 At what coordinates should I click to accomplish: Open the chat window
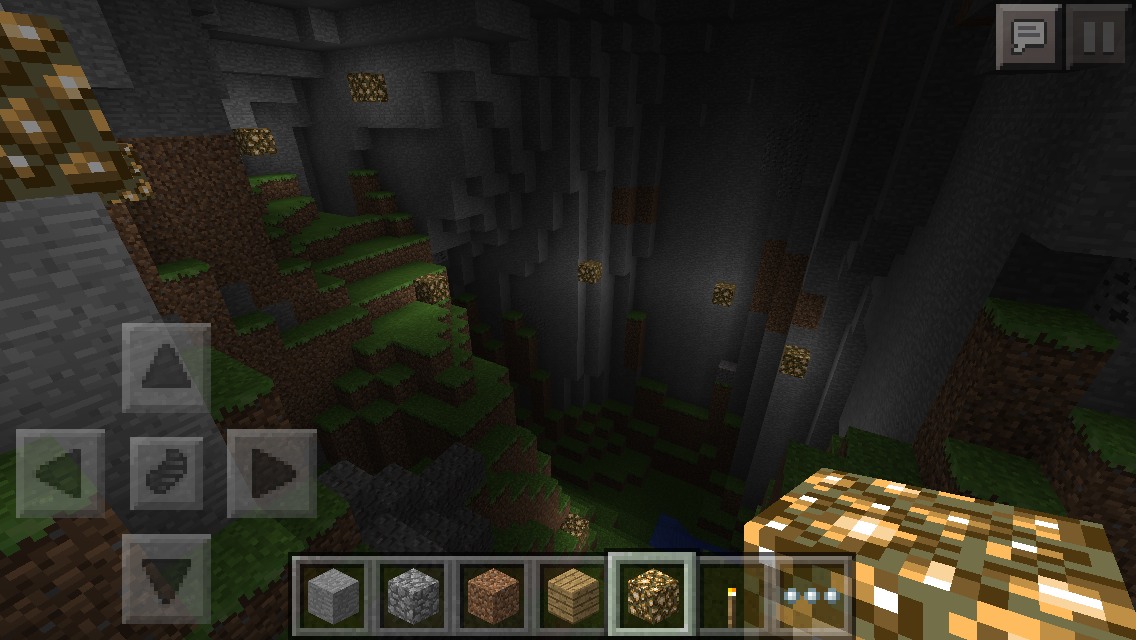(1028, 37)
